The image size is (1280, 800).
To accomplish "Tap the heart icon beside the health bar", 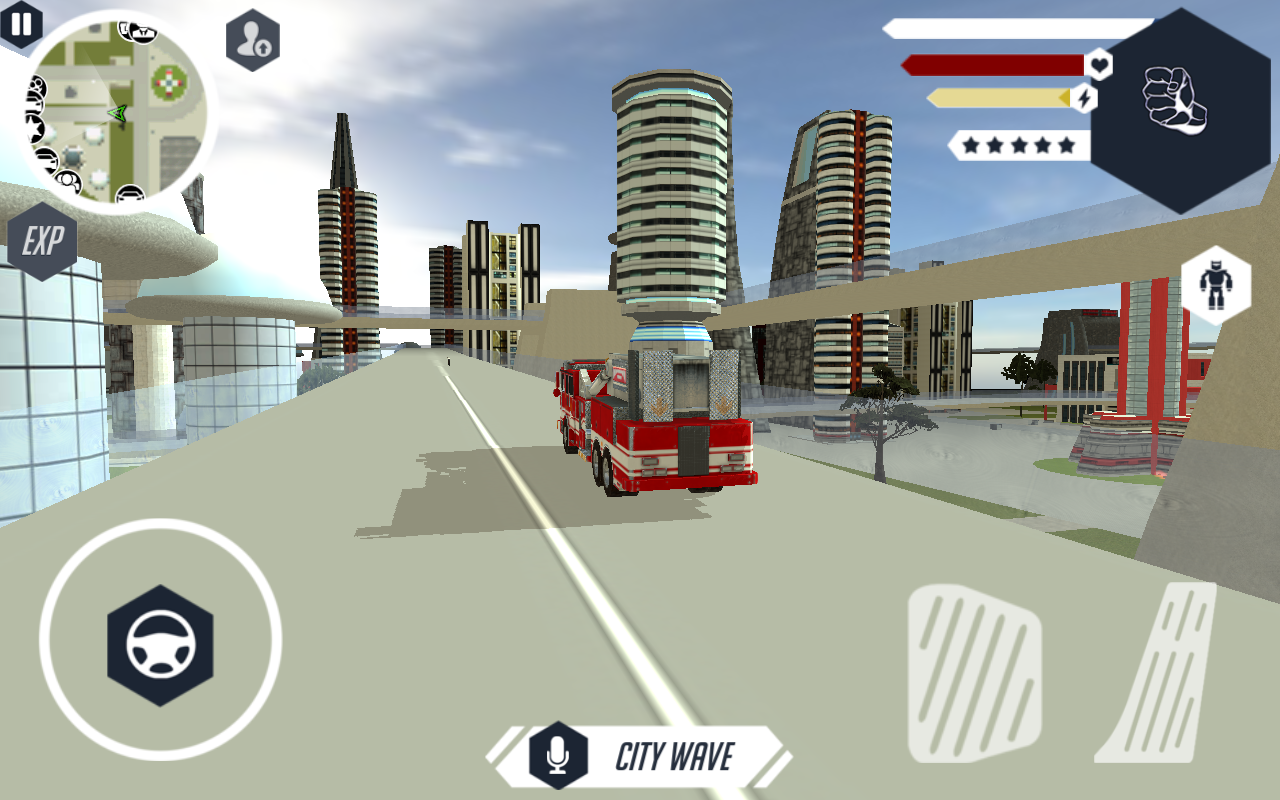I will [x=1099, y=62].
